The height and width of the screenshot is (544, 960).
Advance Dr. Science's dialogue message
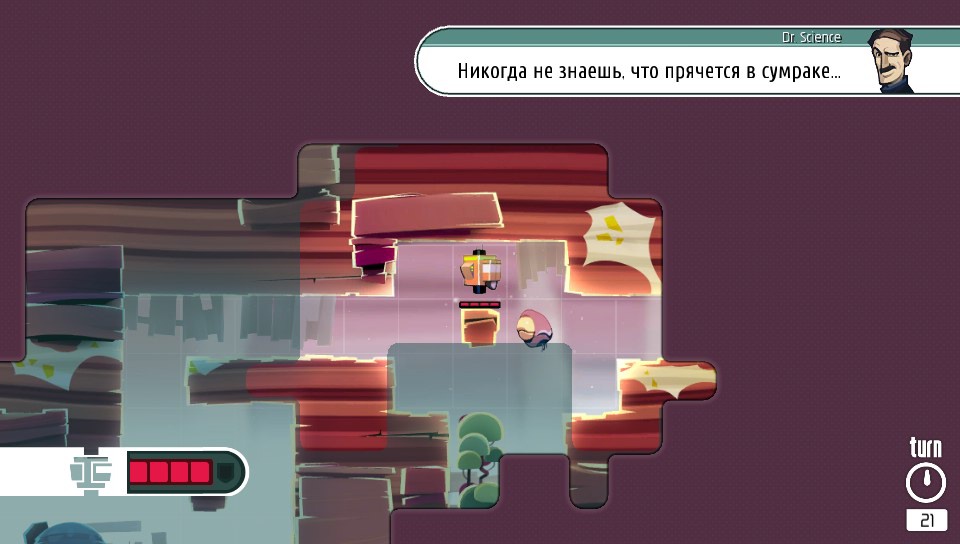648,72
